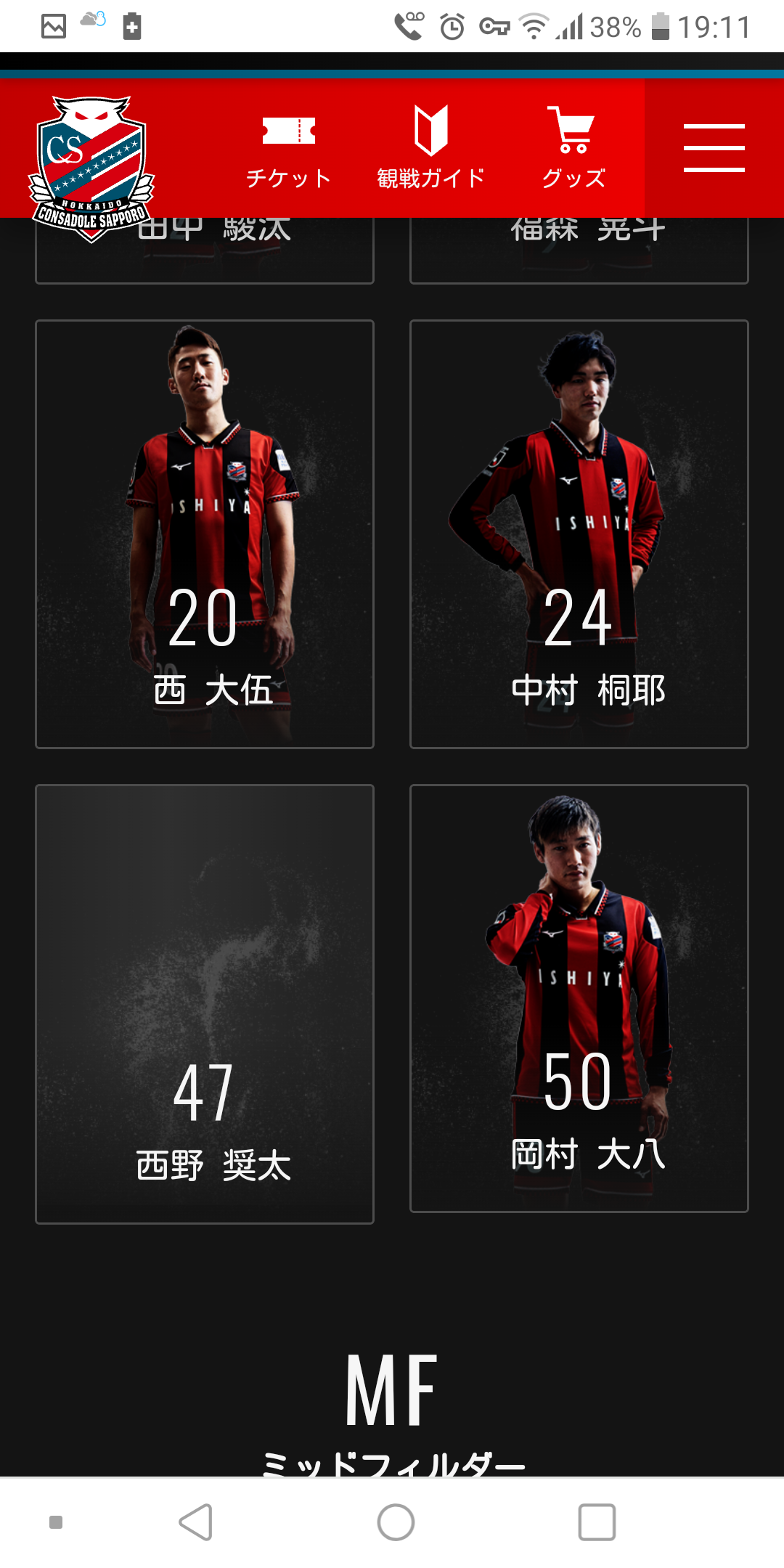
Task: Show recent apps with square button
Action: click(x=597, y=1522)
